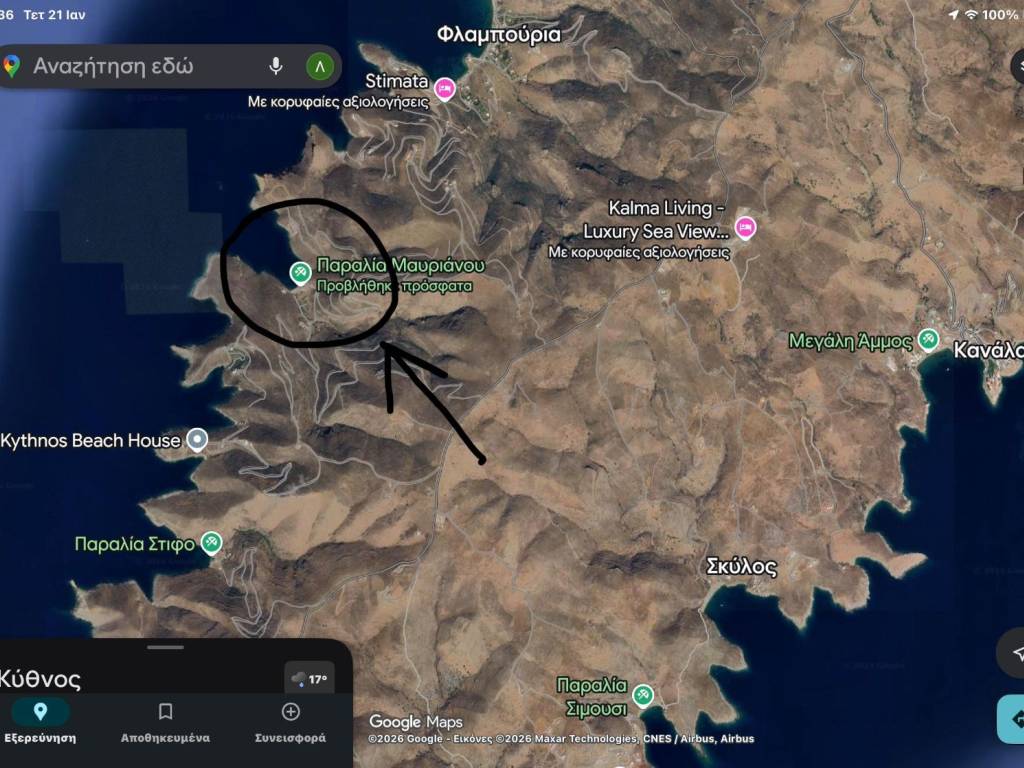Start voice search with the microphone icon
The image size is (1024, 768).
(275, 67)
